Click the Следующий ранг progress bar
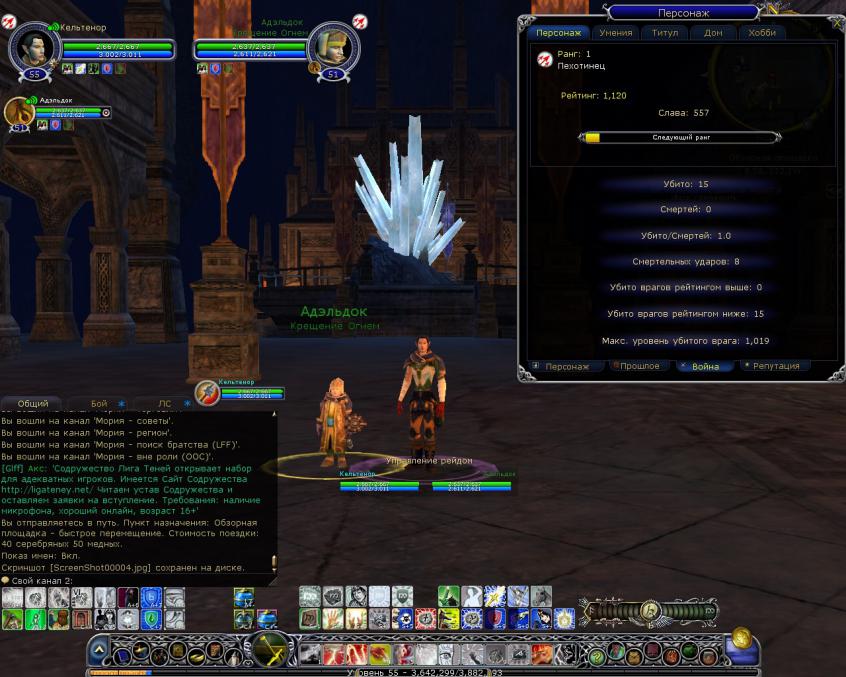Screen dimensions: 846x677 click(679, 137)
